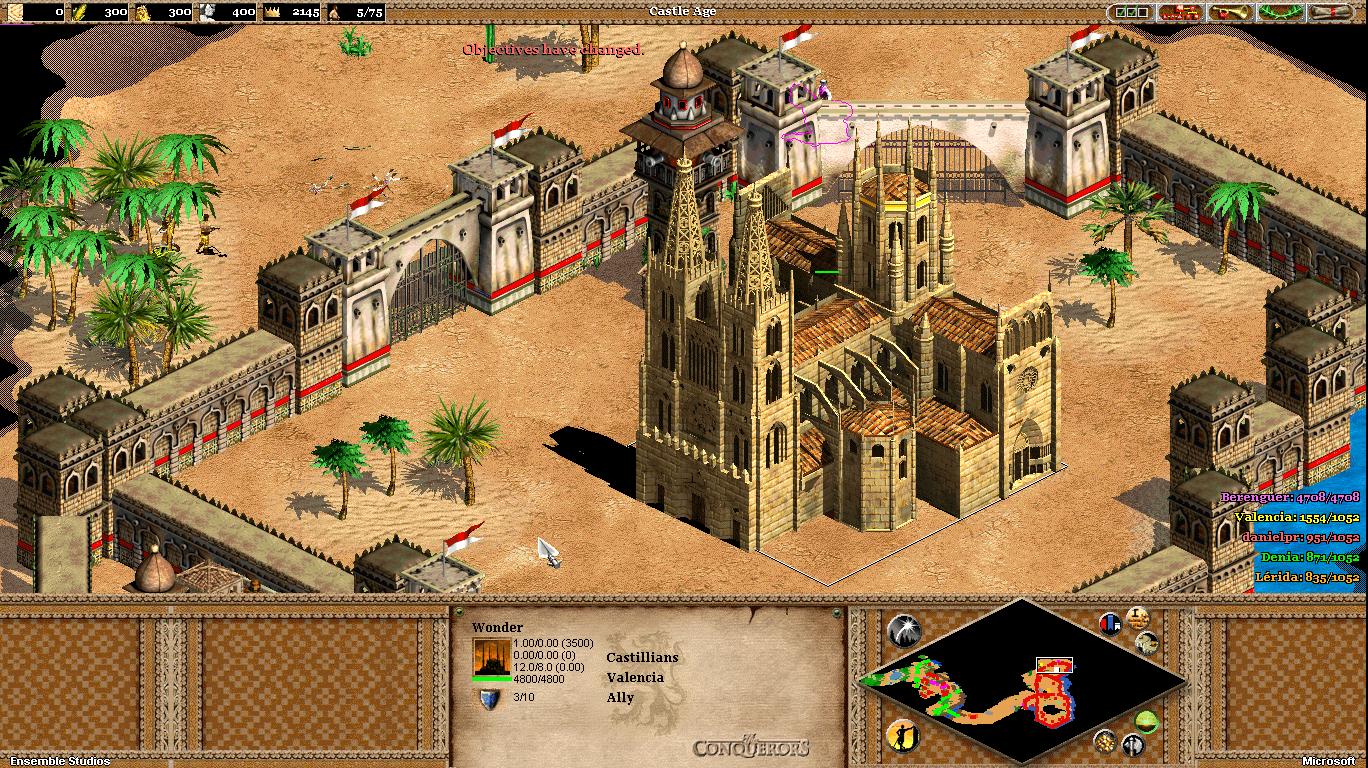Open the Chat horn button
Image resolution: width=1368 pixels, height=768 pixels.
click(1231, 13)
